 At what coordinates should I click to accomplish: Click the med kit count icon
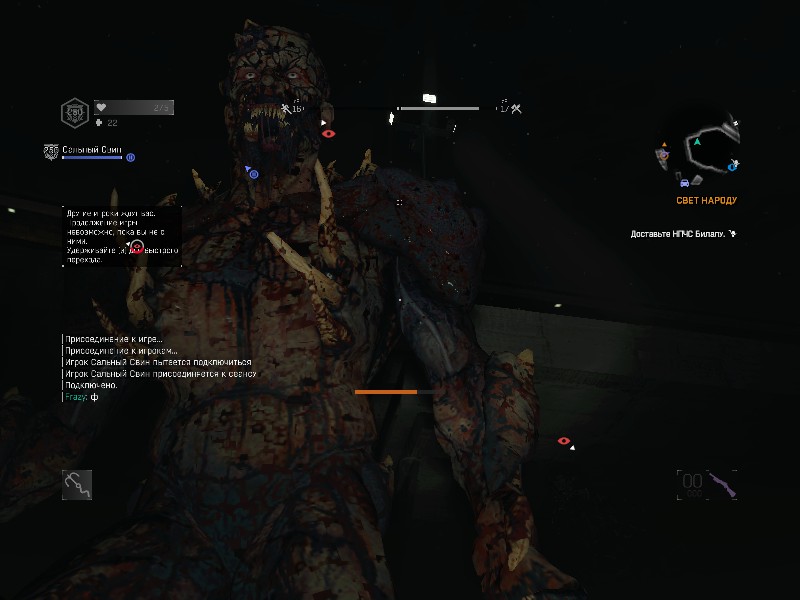pyautogui.click(x=99, y=123)
